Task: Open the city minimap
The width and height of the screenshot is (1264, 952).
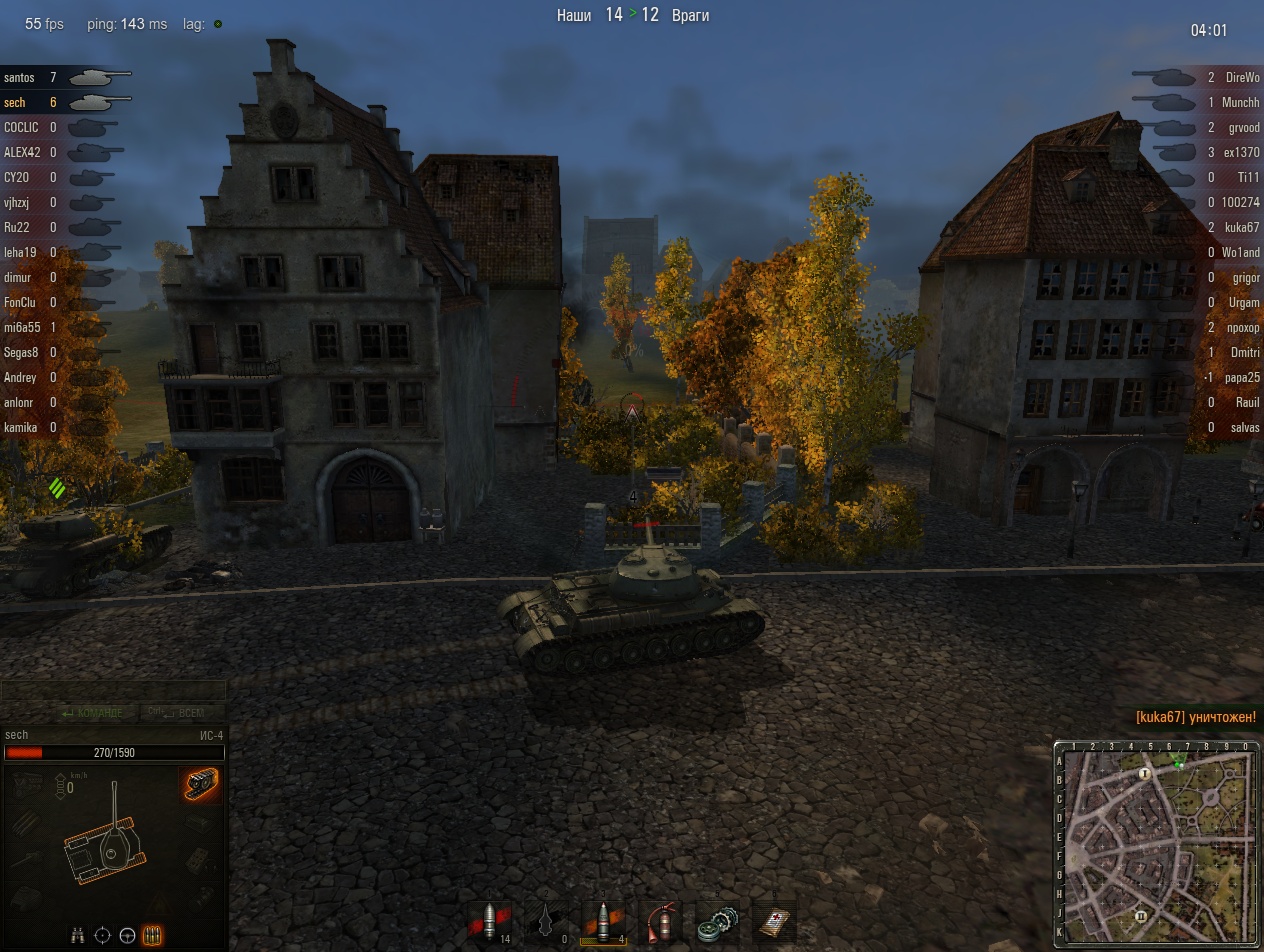Action: [x=1156, y=845]
